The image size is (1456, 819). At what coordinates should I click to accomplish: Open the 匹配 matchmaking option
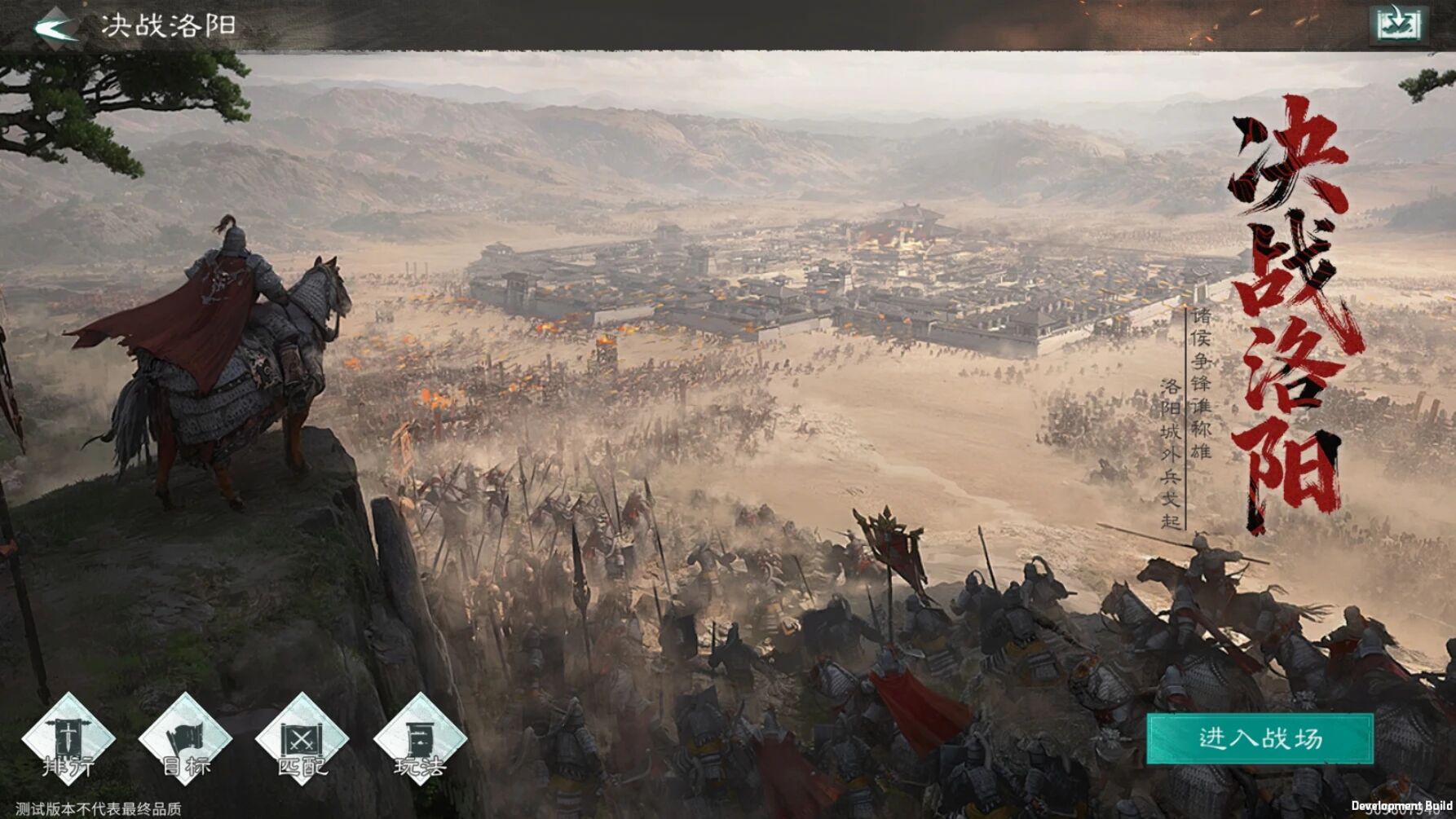pos(302,740)
